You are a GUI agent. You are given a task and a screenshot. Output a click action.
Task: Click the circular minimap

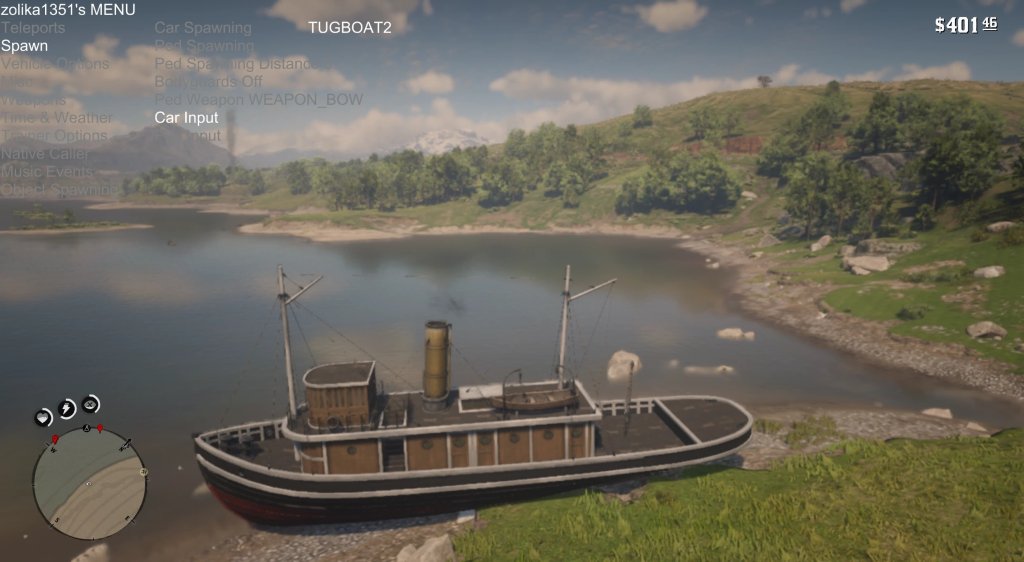[x=88, y=481]
